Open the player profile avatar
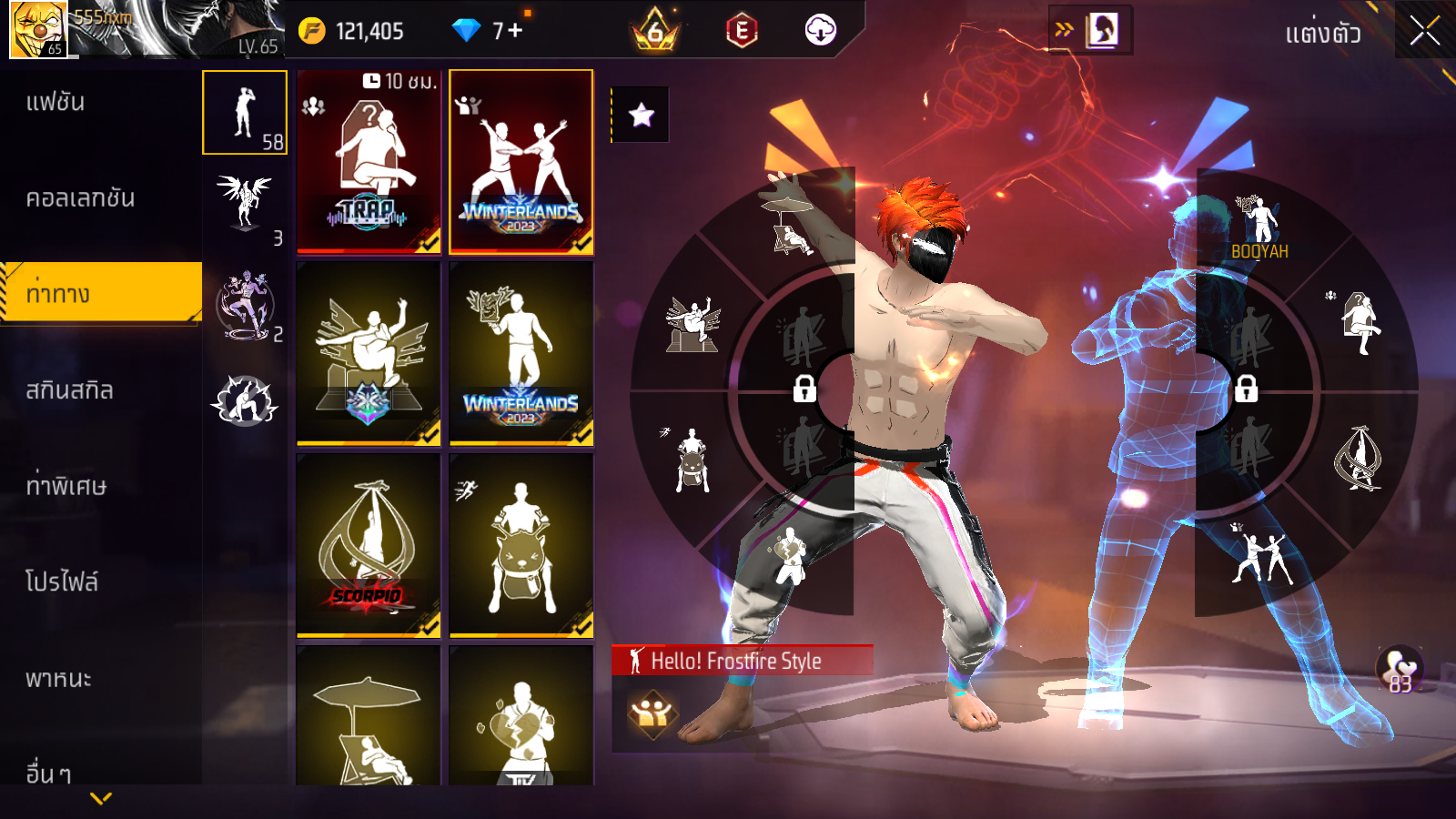The image size is (1456, 819). pyautogui.click(x=38, y=29)
